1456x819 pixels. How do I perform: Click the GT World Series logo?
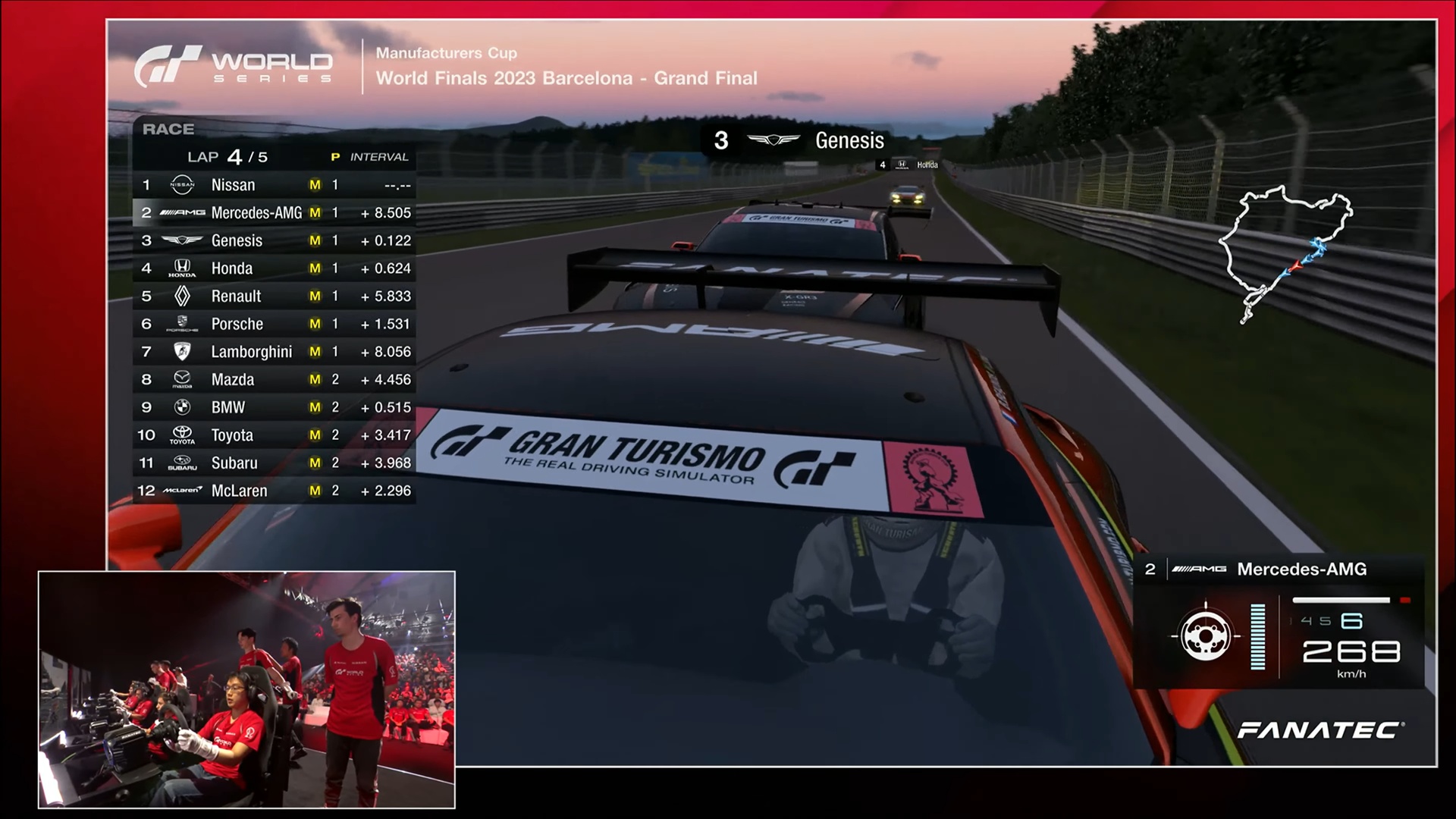(234, 67)
